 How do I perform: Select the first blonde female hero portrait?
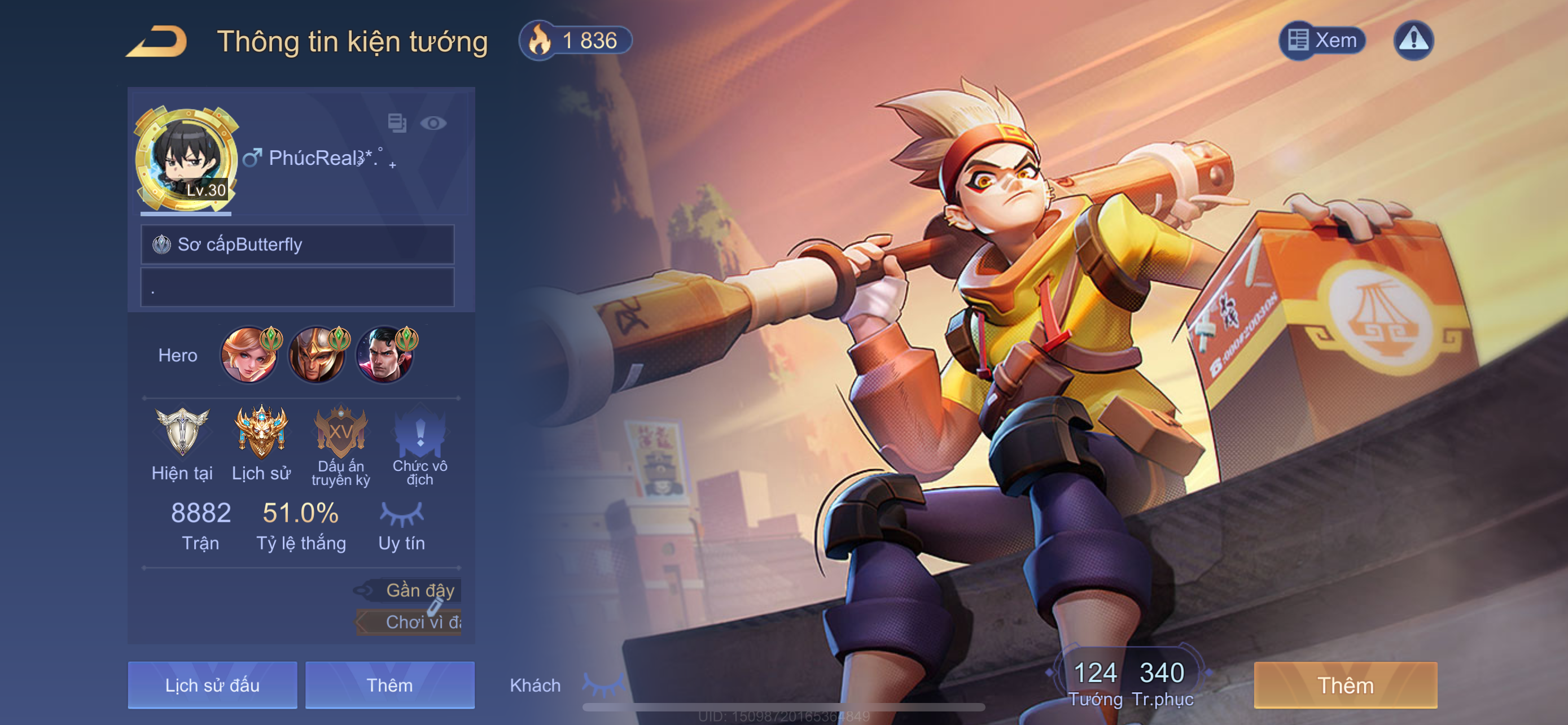(x=249, y=356)
